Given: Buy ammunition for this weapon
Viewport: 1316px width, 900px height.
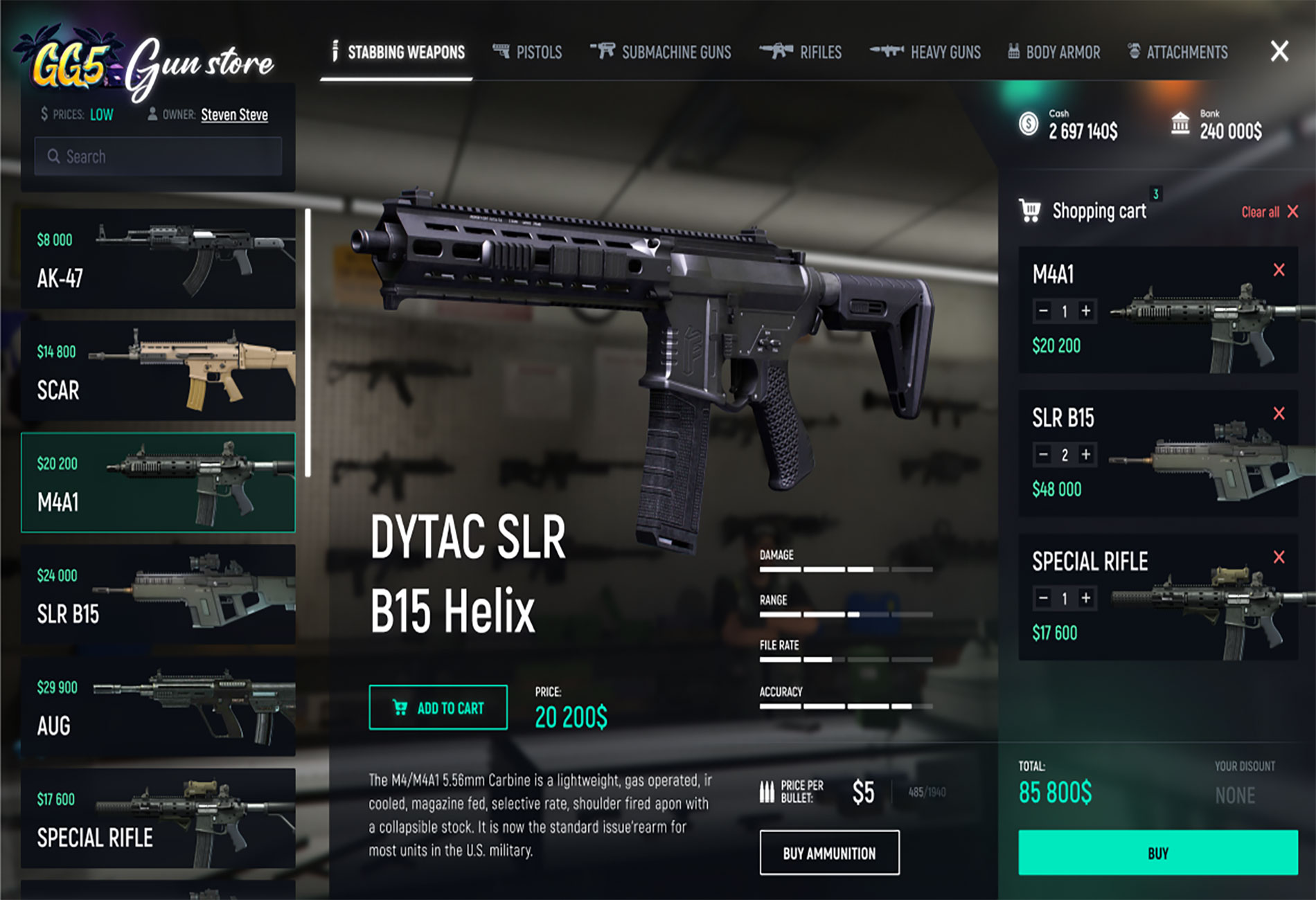Looking at the screenshot, I should pyautogui.click(x=829, y=853).
